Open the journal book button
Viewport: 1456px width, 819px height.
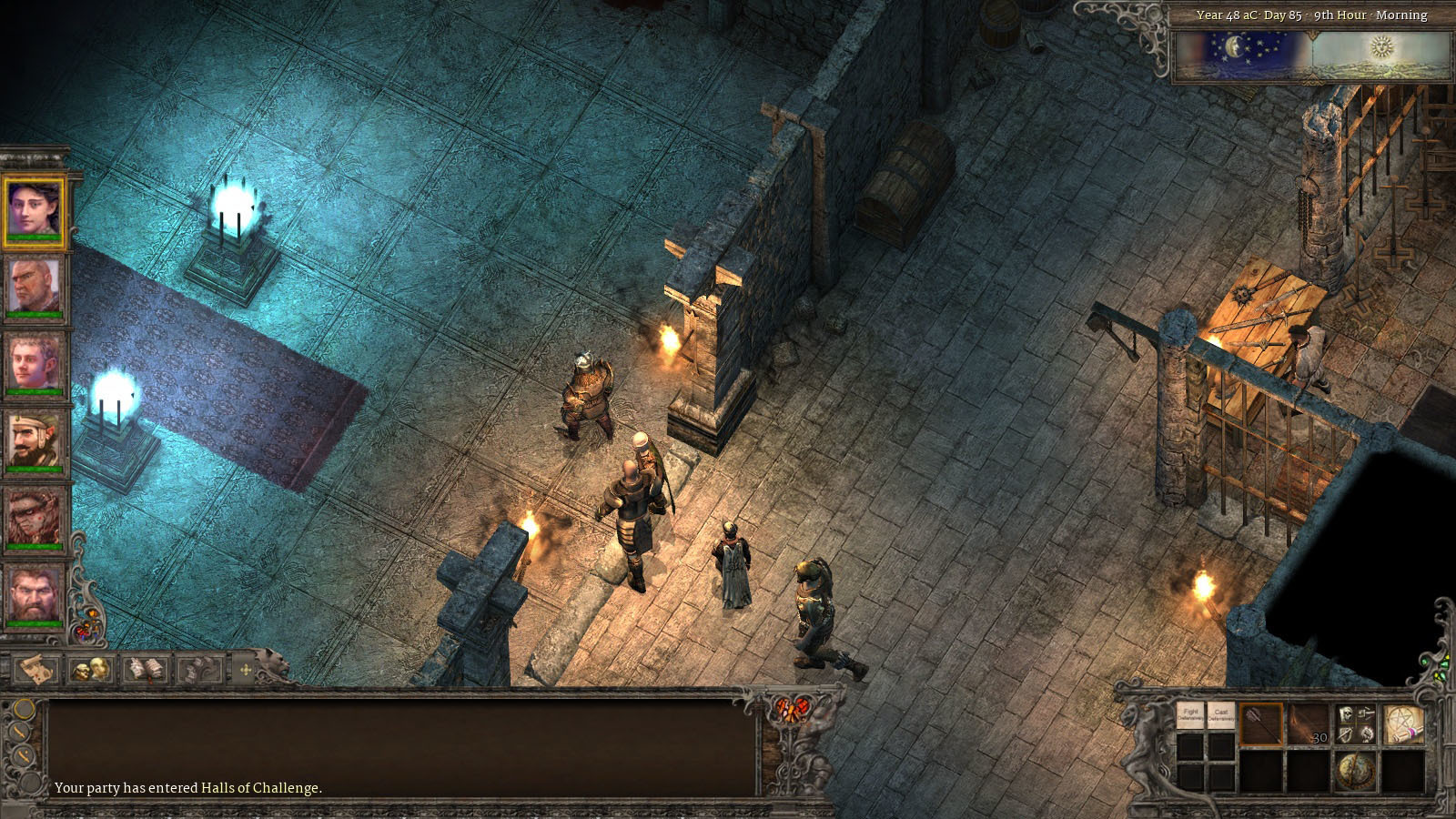(x=146, y=670)
